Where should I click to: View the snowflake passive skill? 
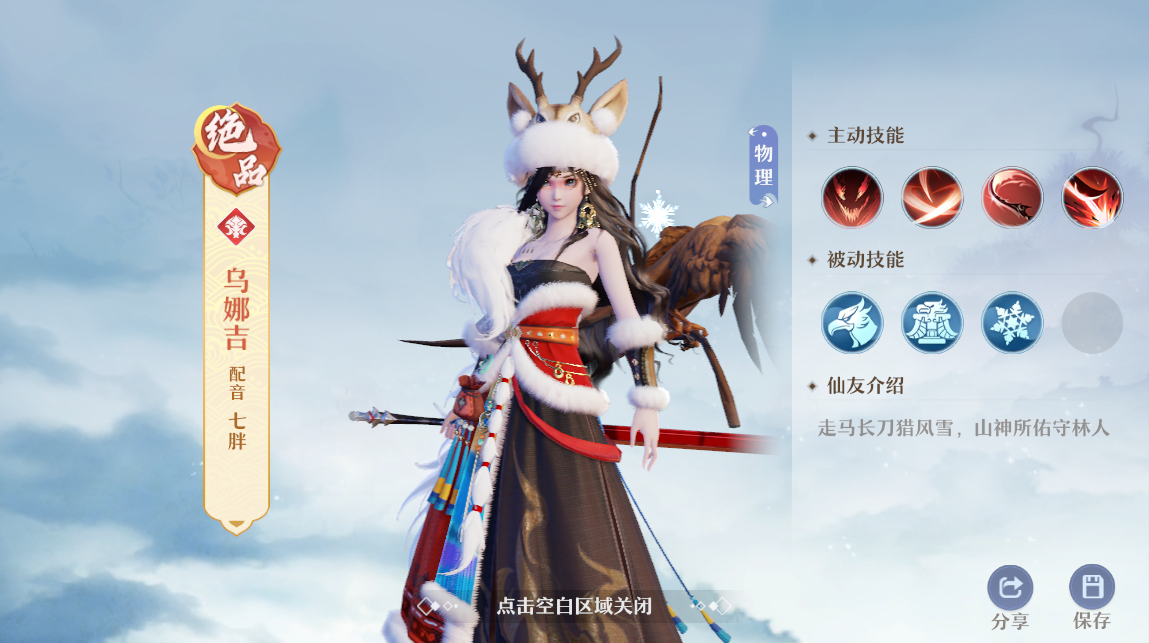tap(1012, 323)
